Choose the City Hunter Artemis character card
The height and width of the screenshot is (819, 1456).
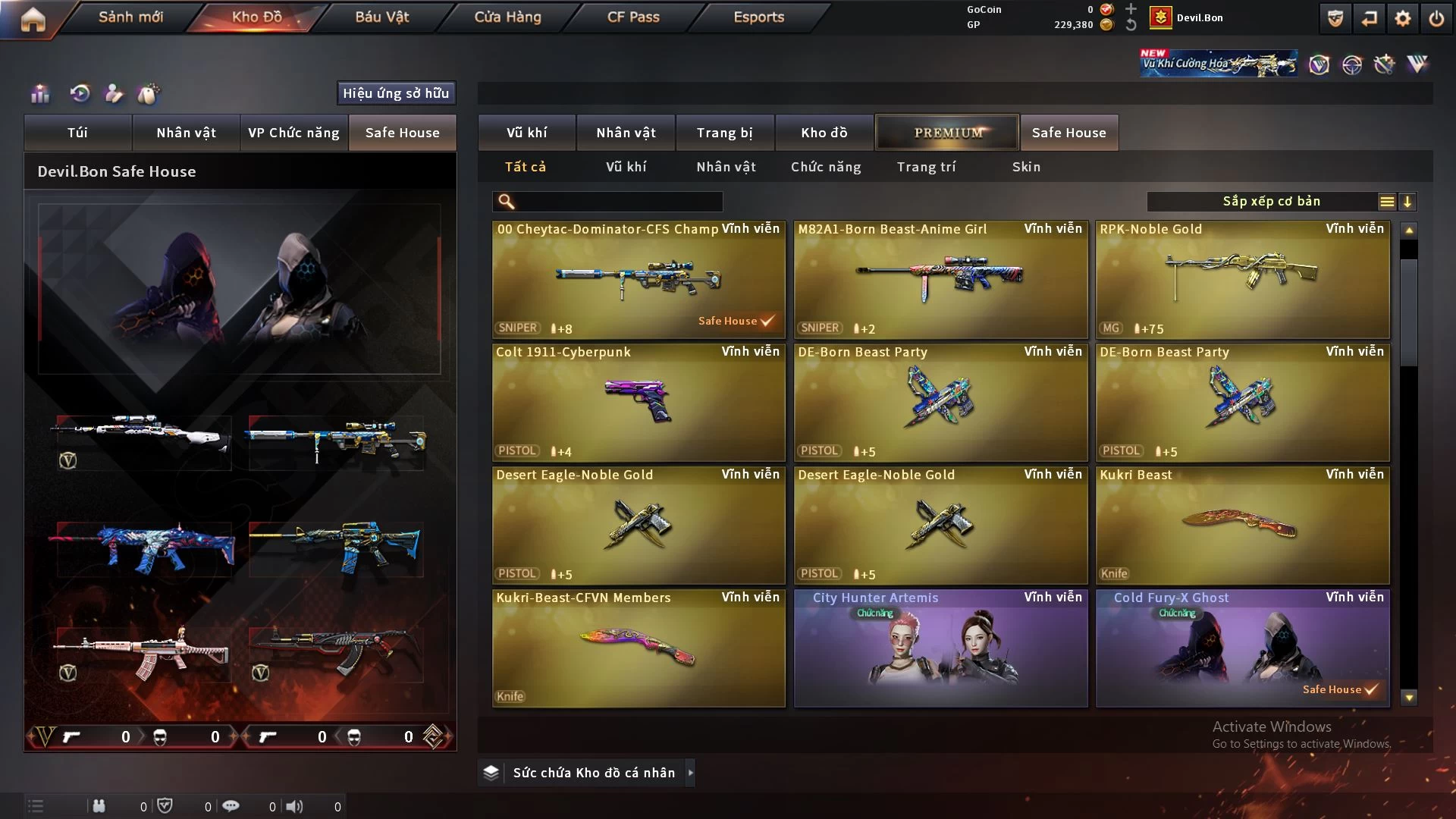coord(940,648)
